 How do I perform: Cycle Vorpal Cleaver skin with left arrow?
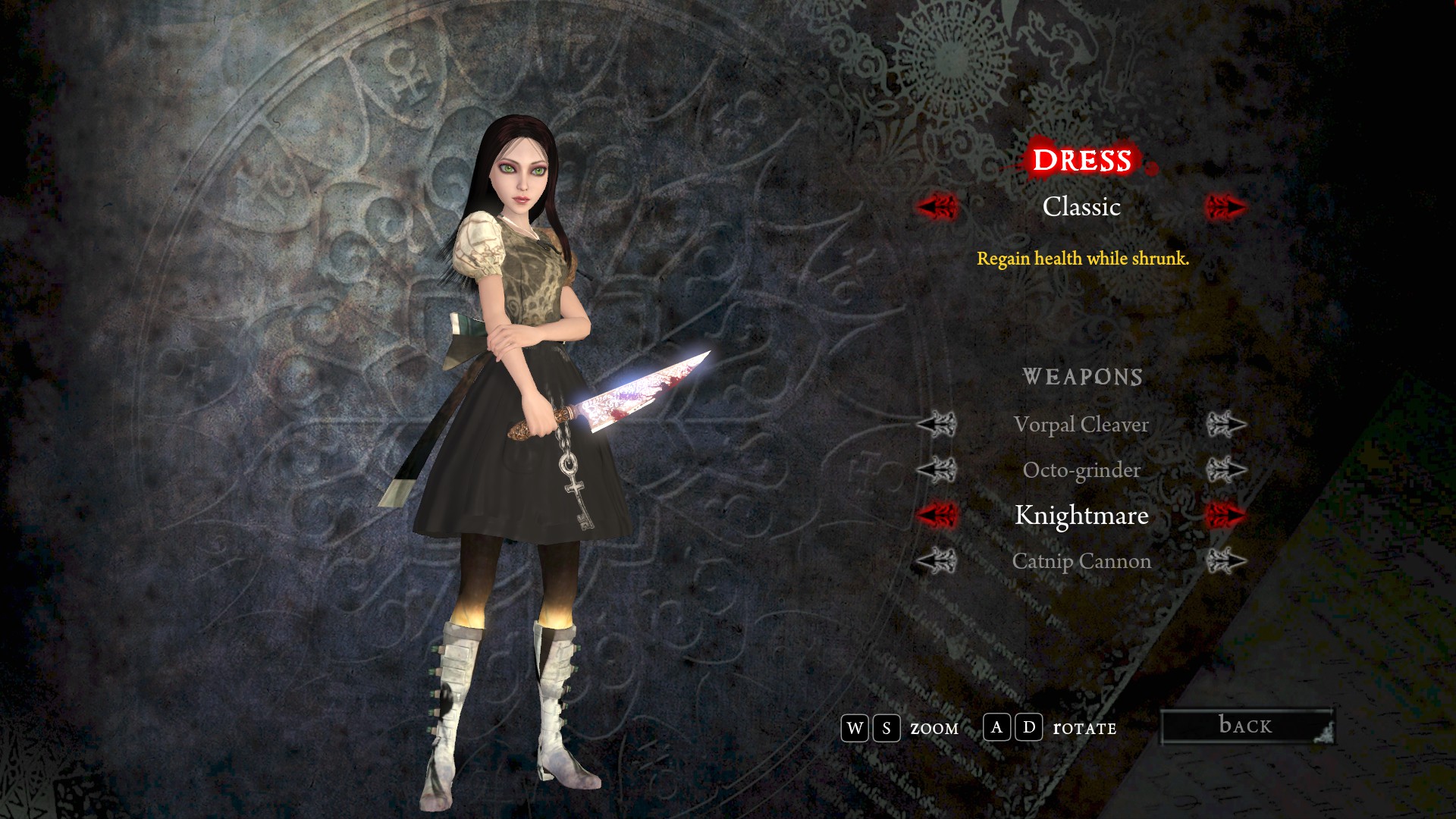point(937,425)
